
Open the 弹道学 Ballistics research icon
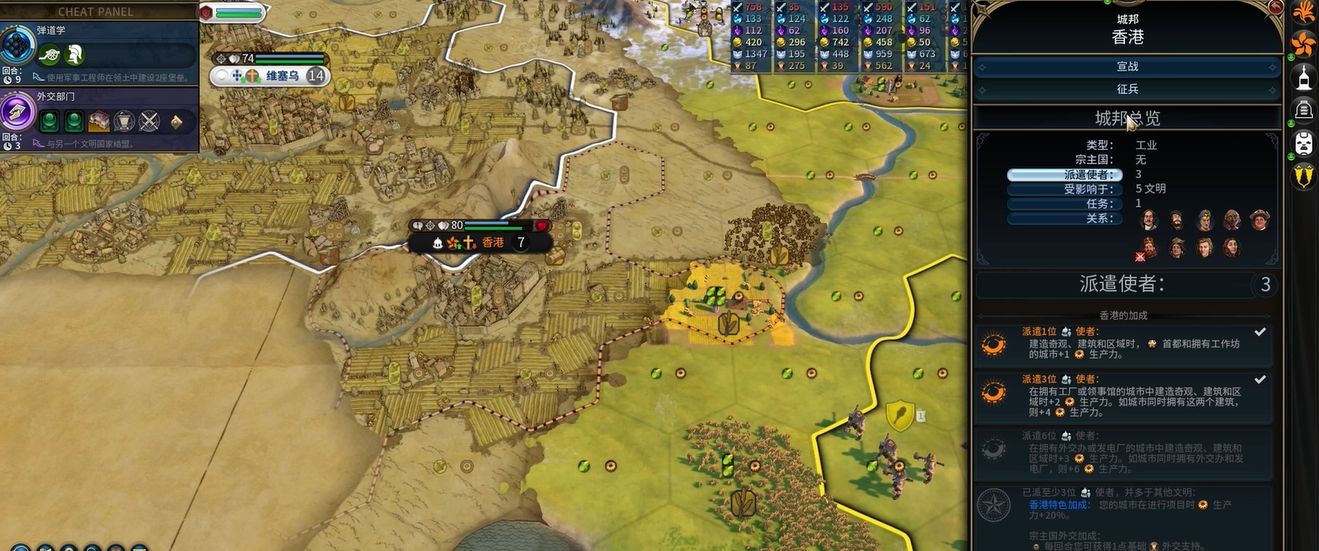[x=18, y=47]
